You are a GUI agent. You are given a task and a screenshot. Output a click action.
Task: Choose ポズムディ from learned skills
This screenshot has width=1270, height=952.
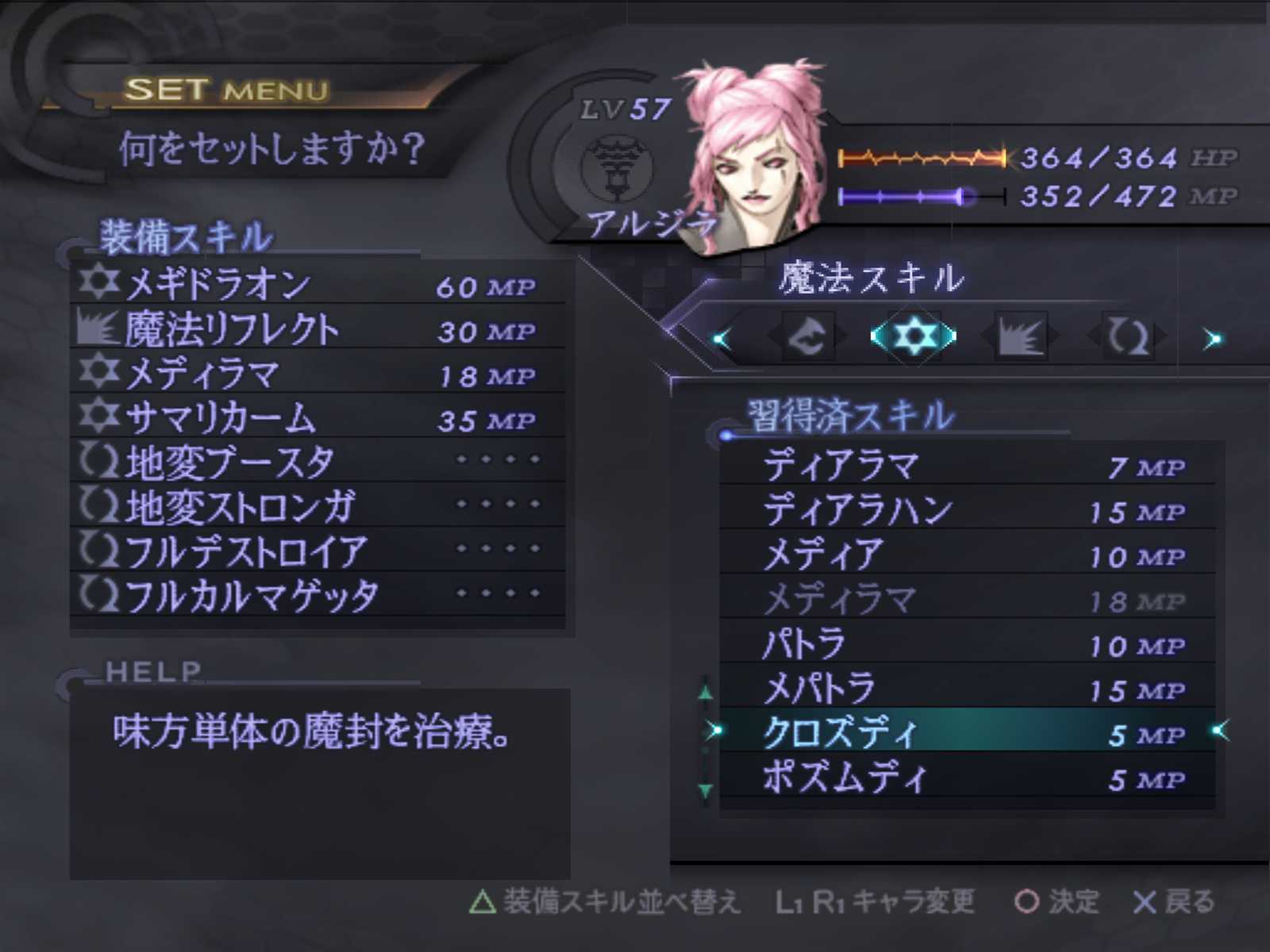pos(968,777)
